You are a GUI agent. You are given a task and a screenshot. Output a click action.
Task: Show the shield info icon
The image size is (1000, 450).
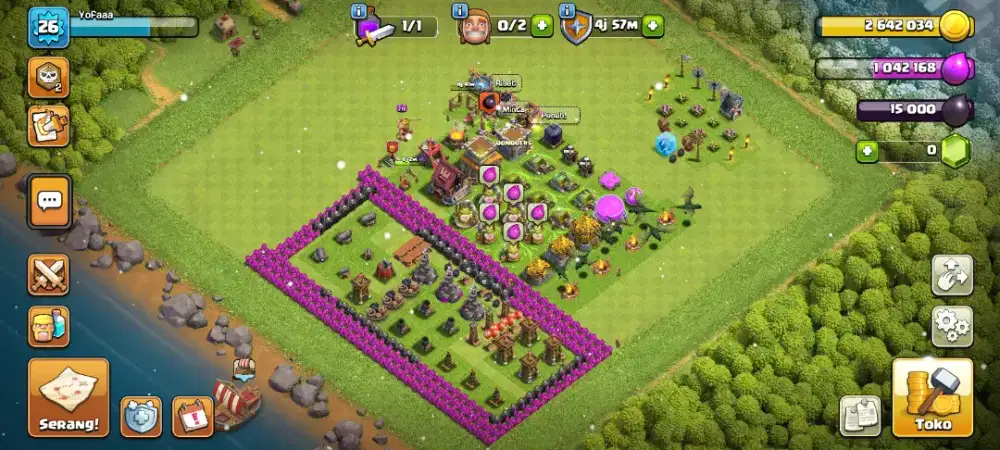568,11
